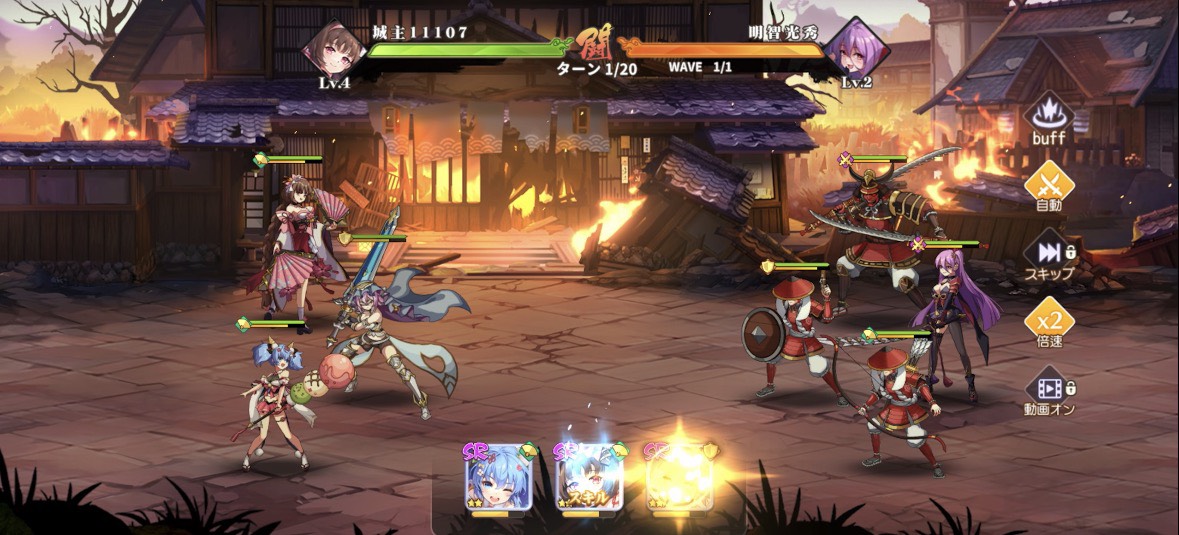Activate the SR card labeled スキル
Image resolution: width=1179 pixels, height=535 pixels.
pyautogui.click(x=588, y=477)
